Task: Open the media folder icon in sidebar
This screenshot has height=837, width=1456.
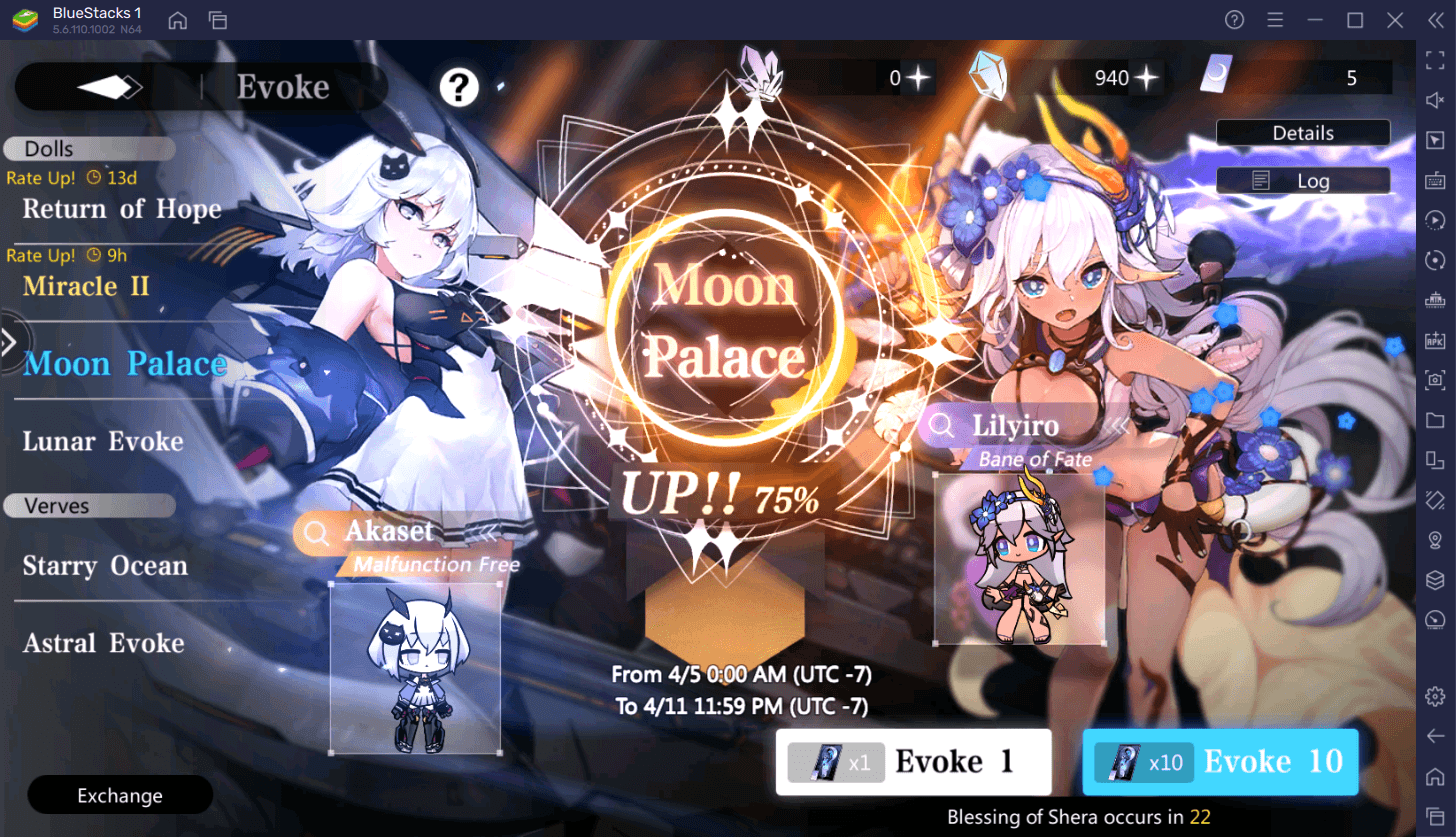Action: (x=1437, y=420)
